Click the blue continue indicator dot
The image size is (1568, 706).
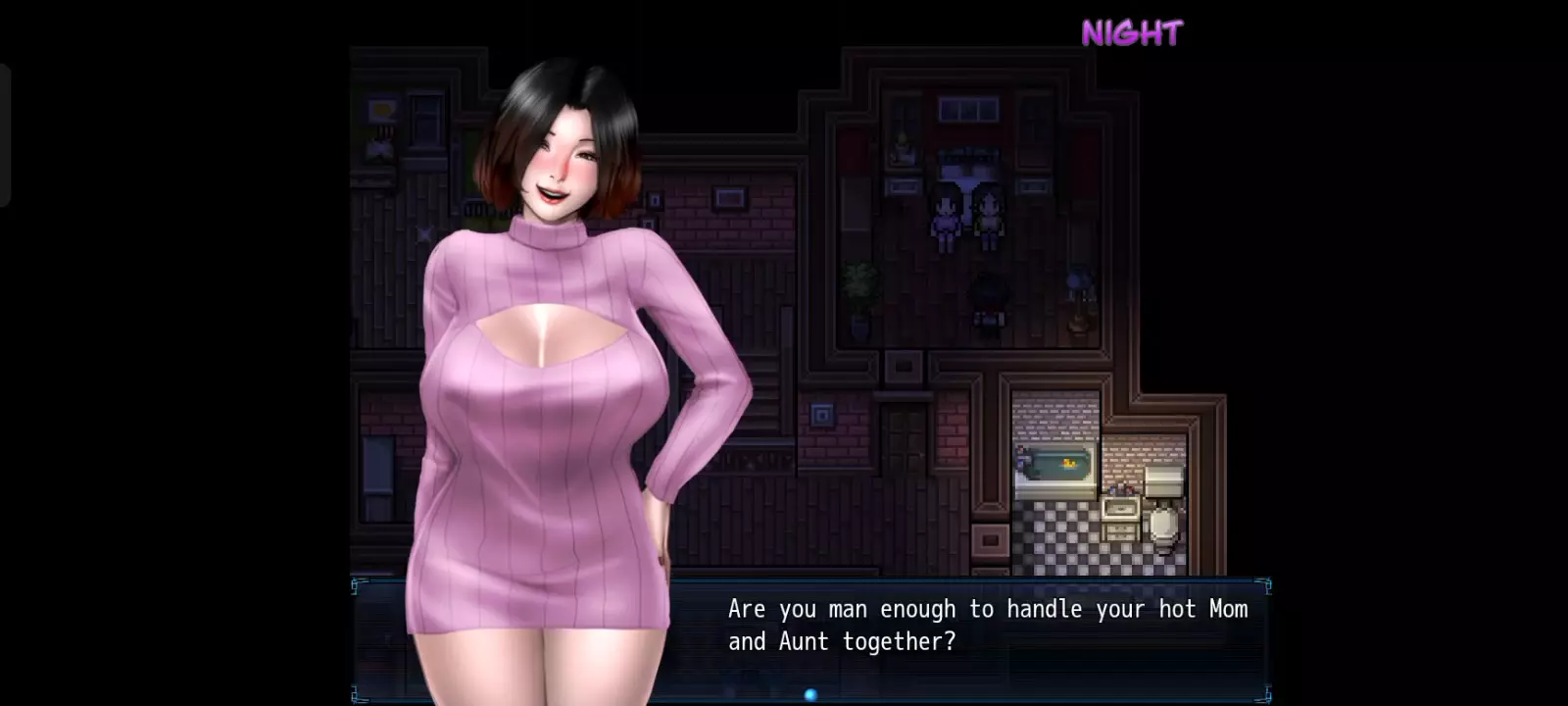(810, 695)
